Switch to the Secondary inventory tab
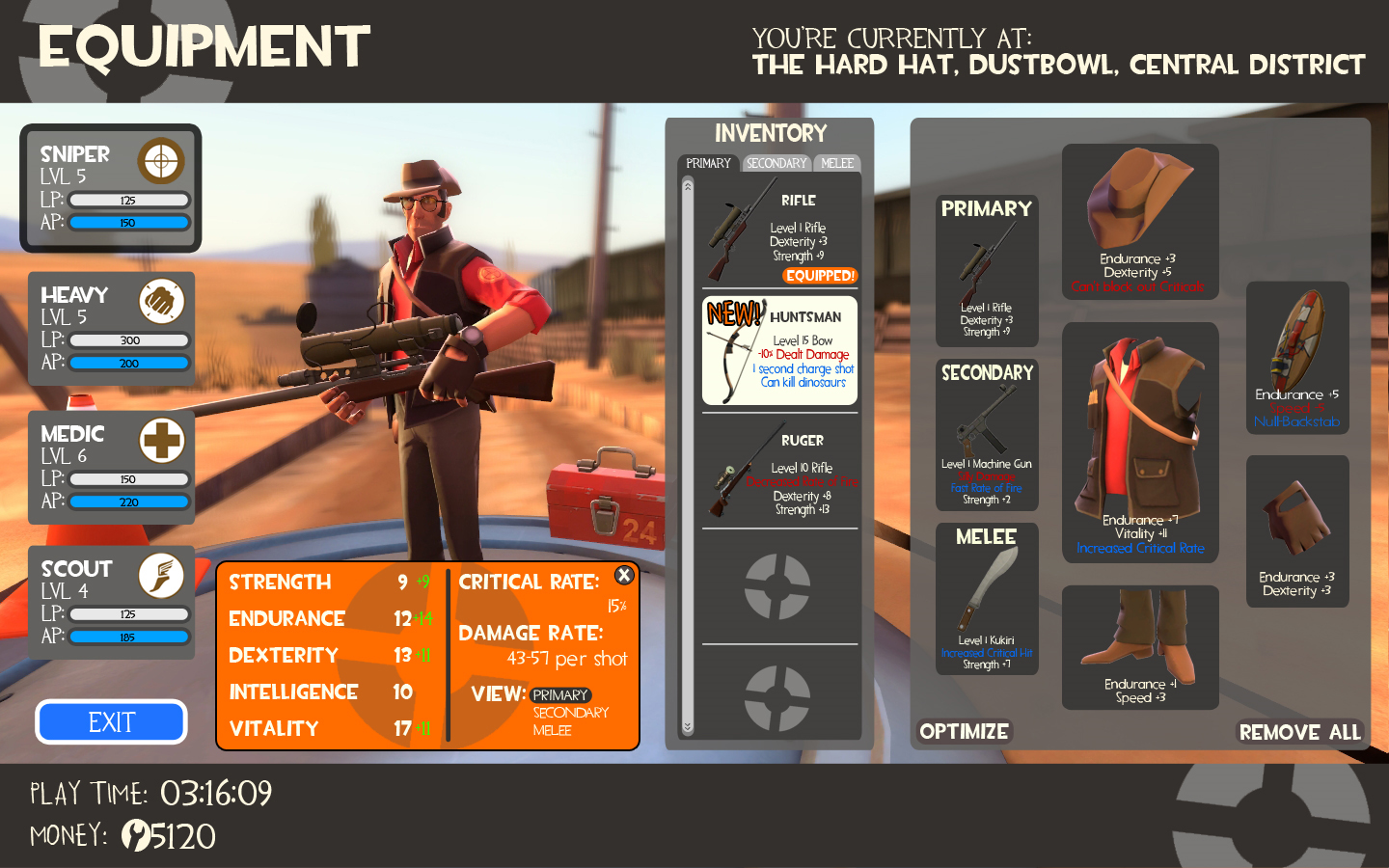The width and height of the screenshot is (1389, 868). point(776,163)
